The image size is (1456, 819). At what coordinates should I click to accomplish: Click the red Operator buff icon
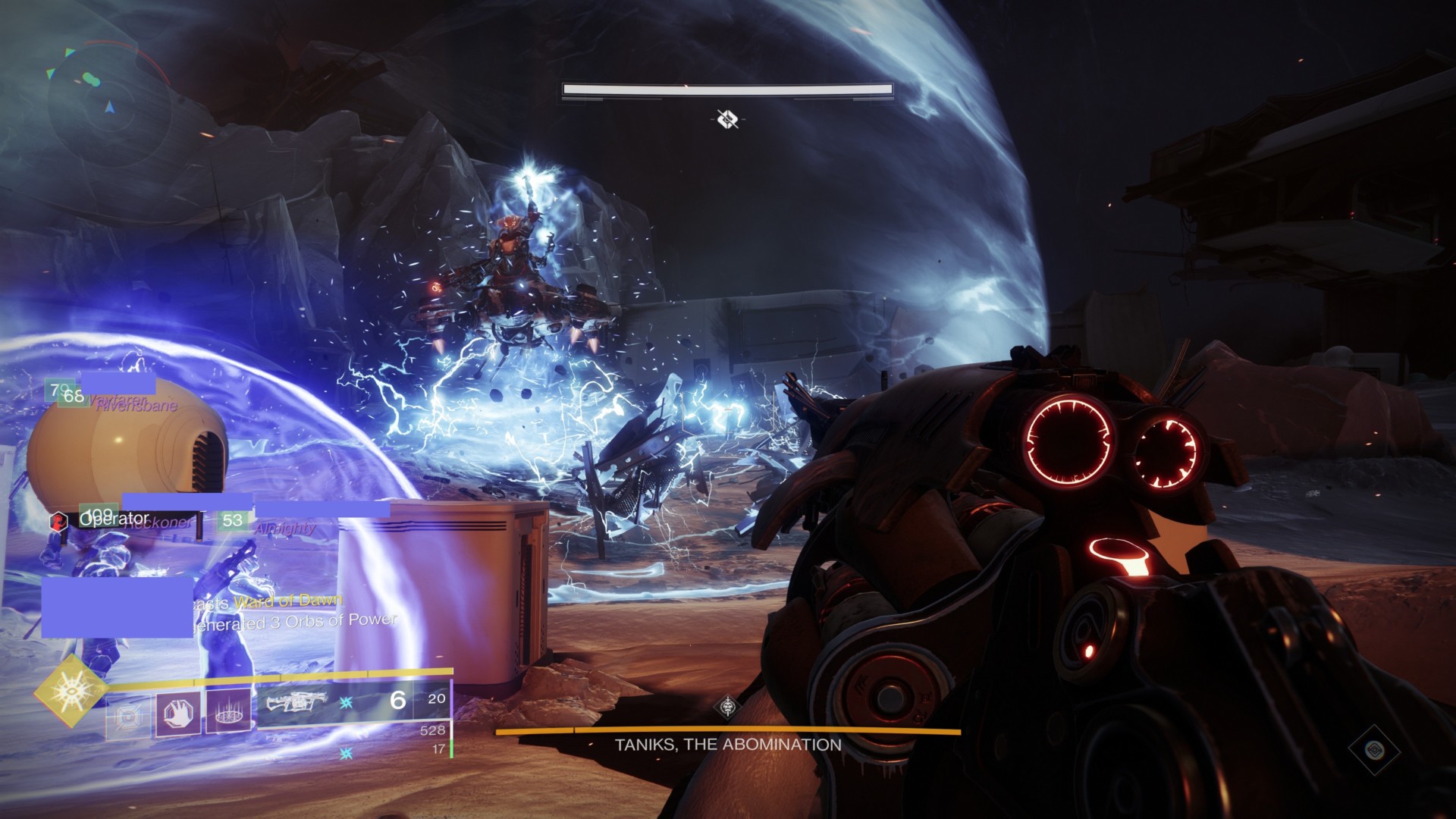pos(59,521)
